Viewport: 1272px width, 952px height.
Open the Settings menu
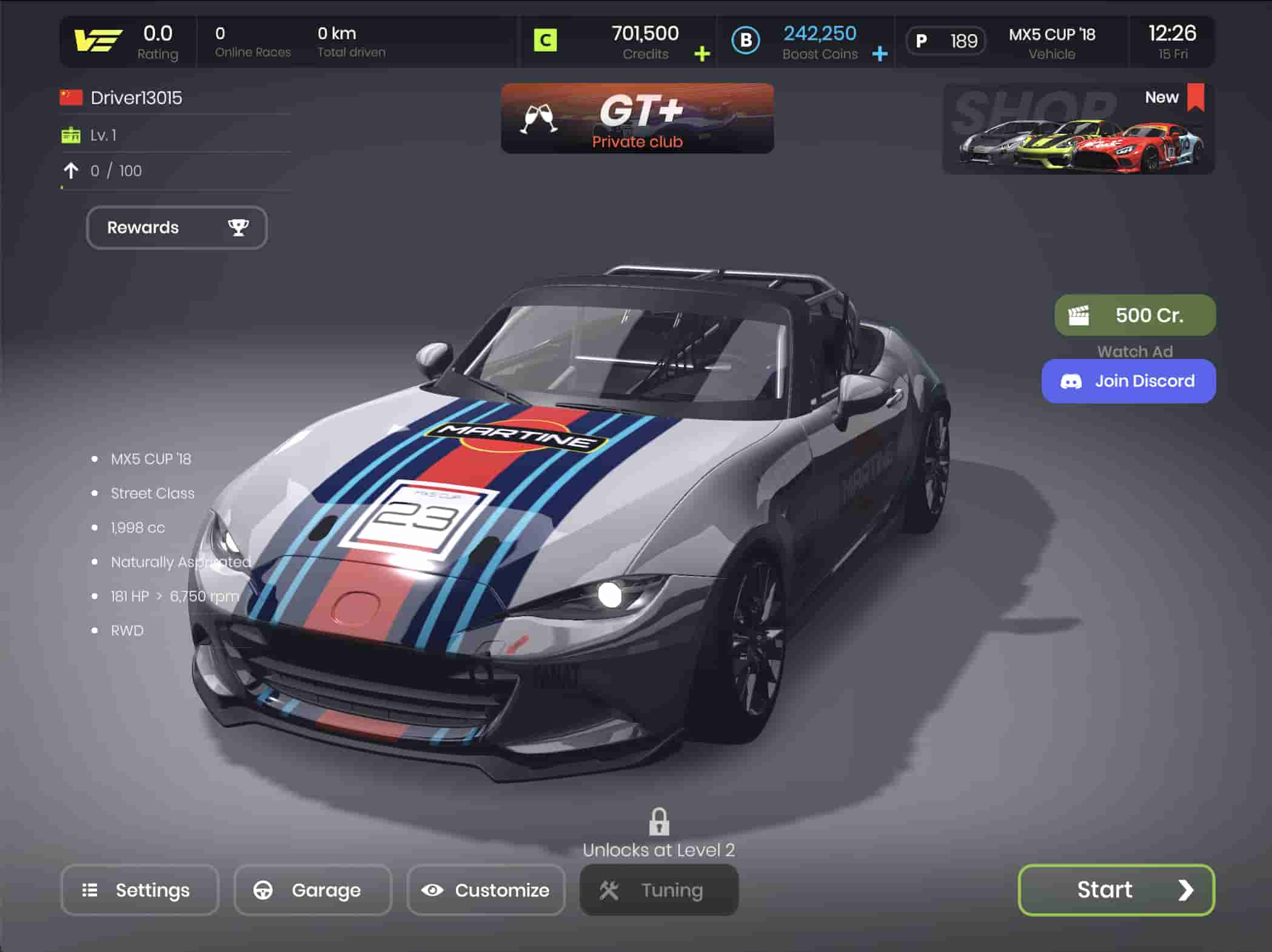139,890
